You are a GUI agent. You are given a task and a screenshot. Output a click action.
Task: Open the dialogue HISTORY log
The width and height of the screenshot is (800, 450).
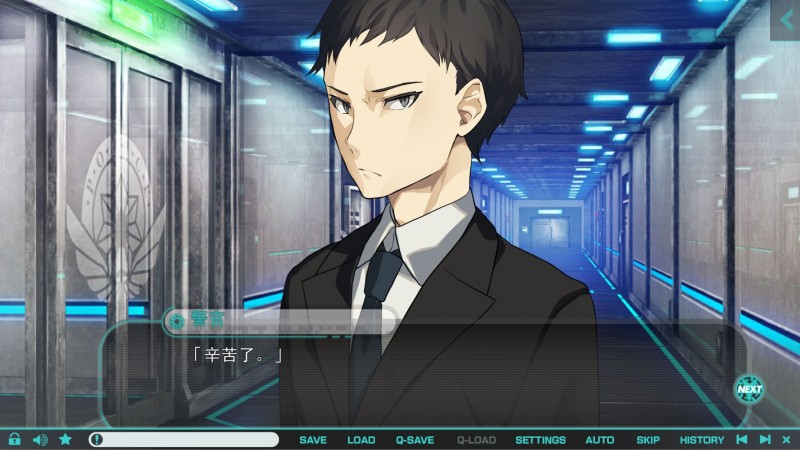click(x=702, y=440)
